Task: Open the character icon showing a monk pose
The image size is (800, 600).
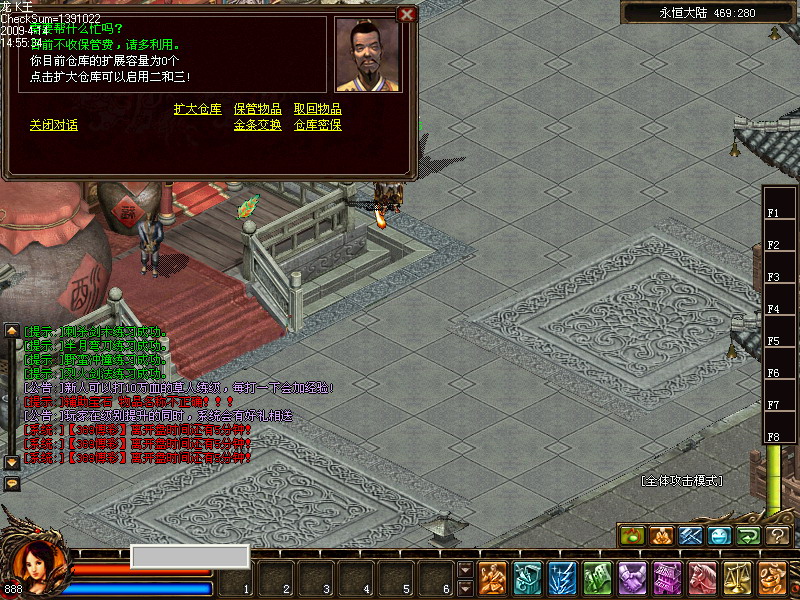Action: [x=492, y=578]
